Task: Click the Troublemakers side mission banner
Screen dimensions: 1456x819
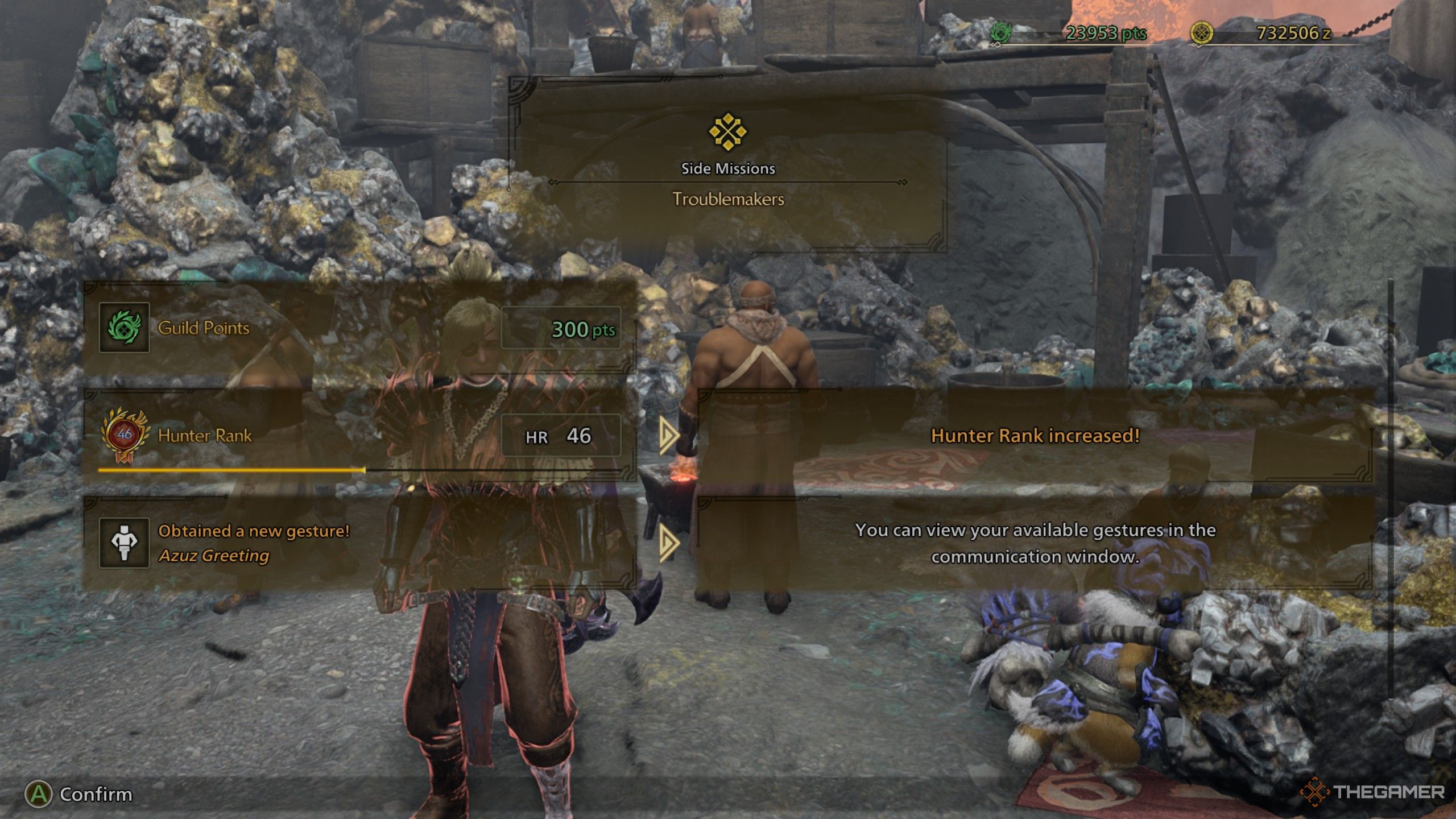Action: click(728, 165)
